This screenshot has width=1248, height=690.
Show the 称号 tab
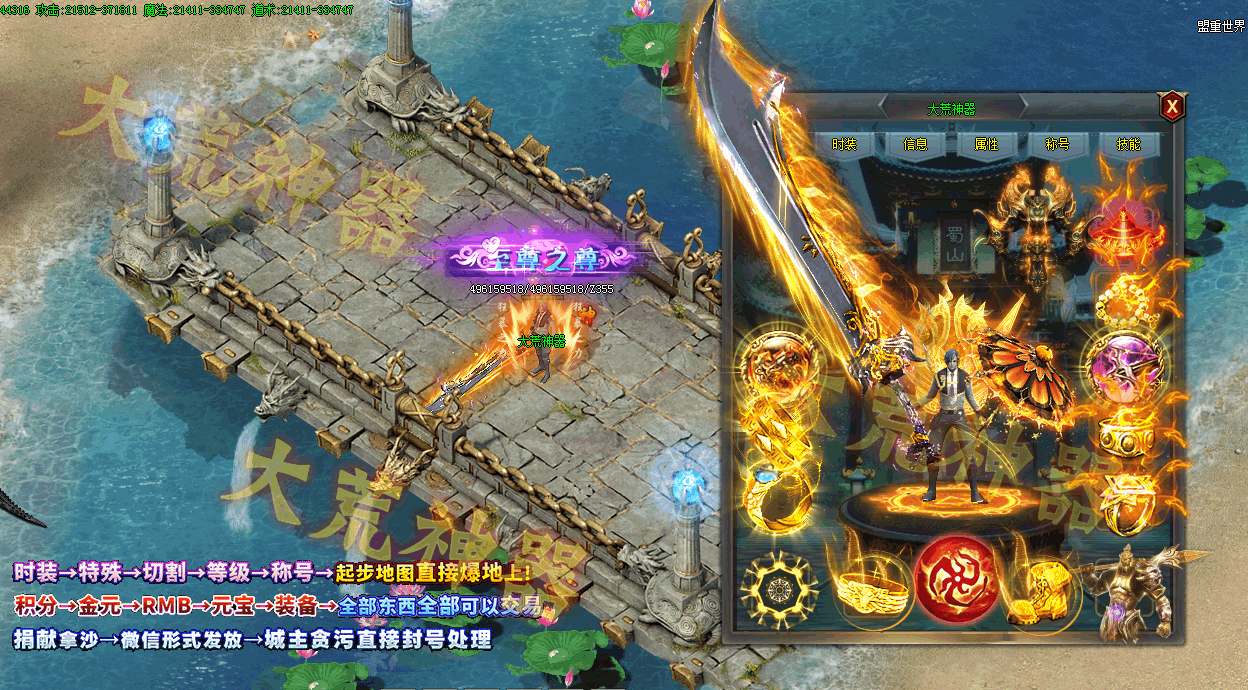(x=1057, y=144)
